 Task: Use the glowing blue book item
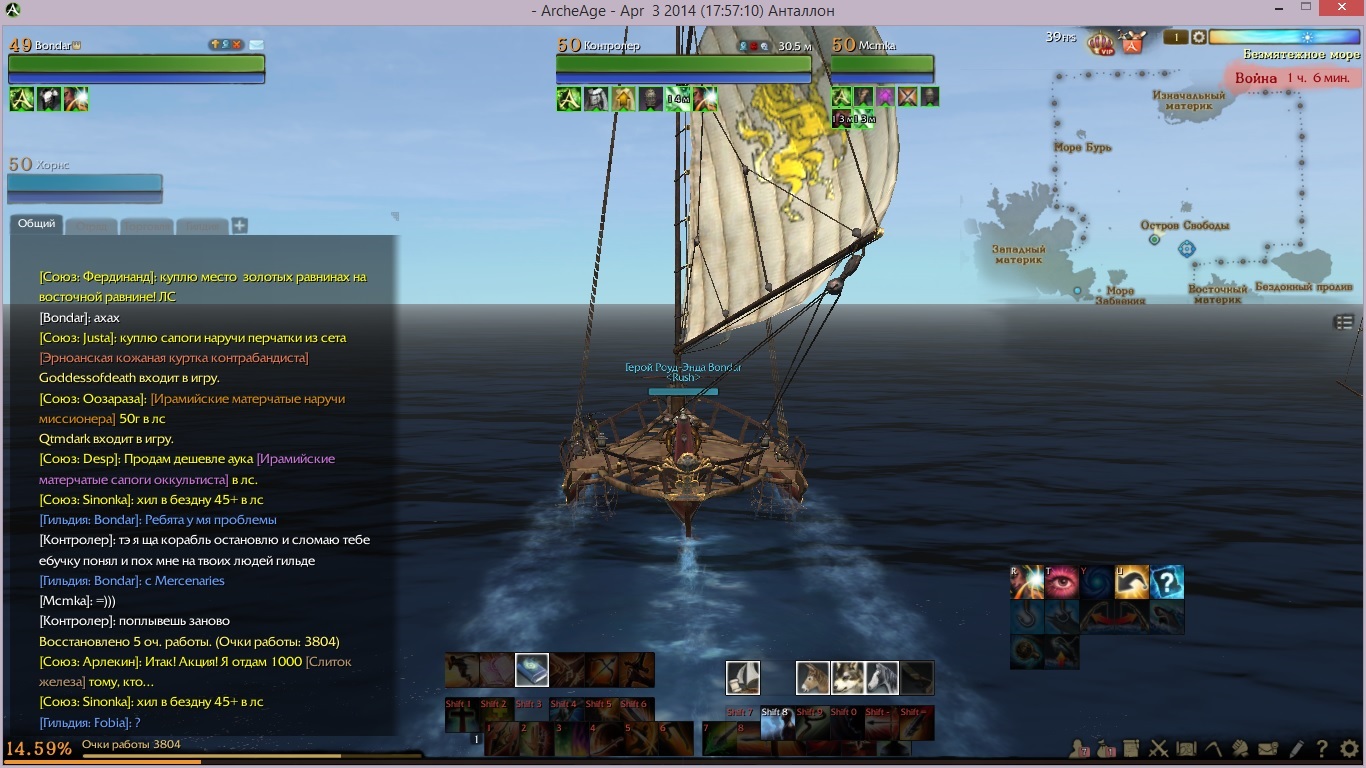pyautogui.click(x=532, y=669)
